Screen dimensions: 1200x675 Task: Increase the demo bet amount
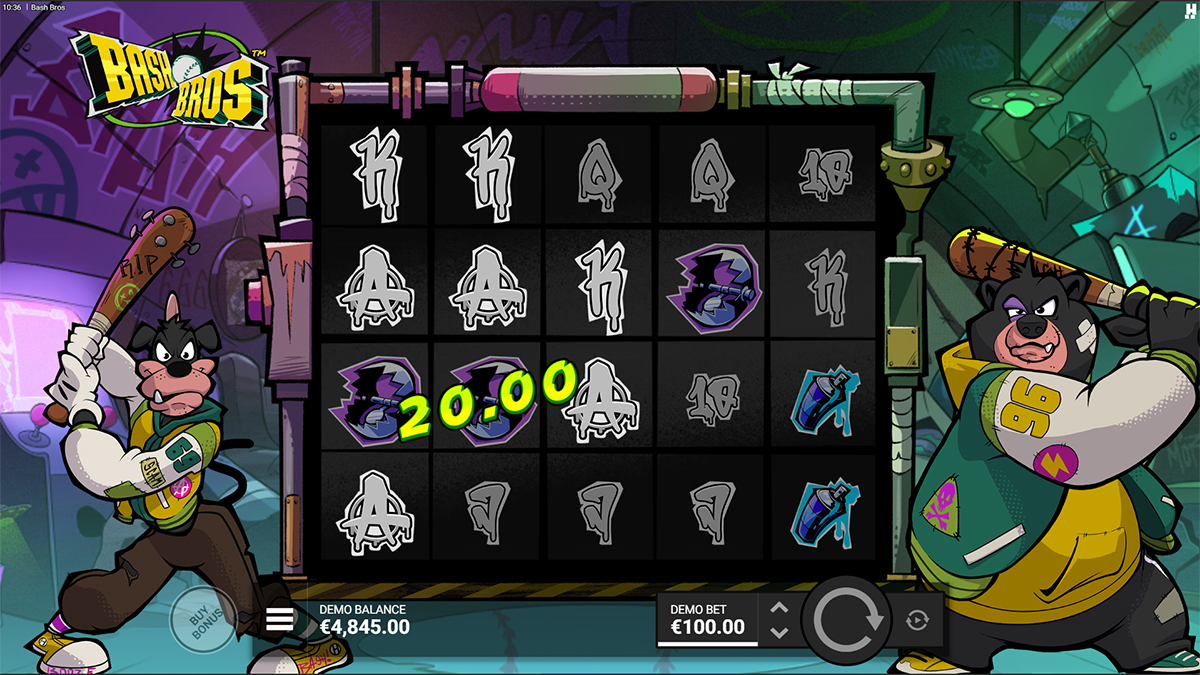tap(780, 608)
